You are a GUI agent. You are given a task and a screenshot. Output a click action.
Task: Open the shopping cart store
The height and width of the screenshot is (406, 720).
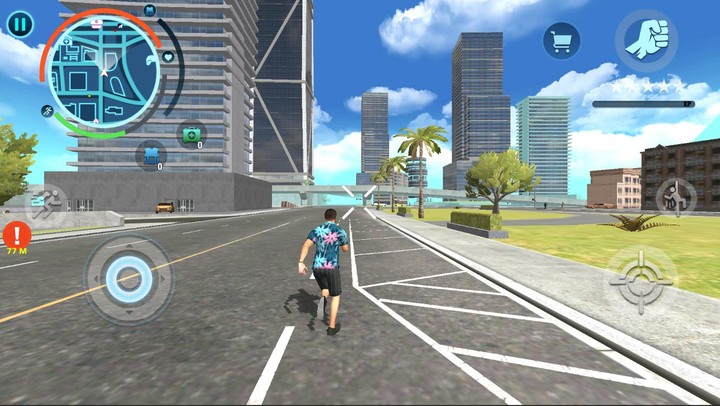561,40
